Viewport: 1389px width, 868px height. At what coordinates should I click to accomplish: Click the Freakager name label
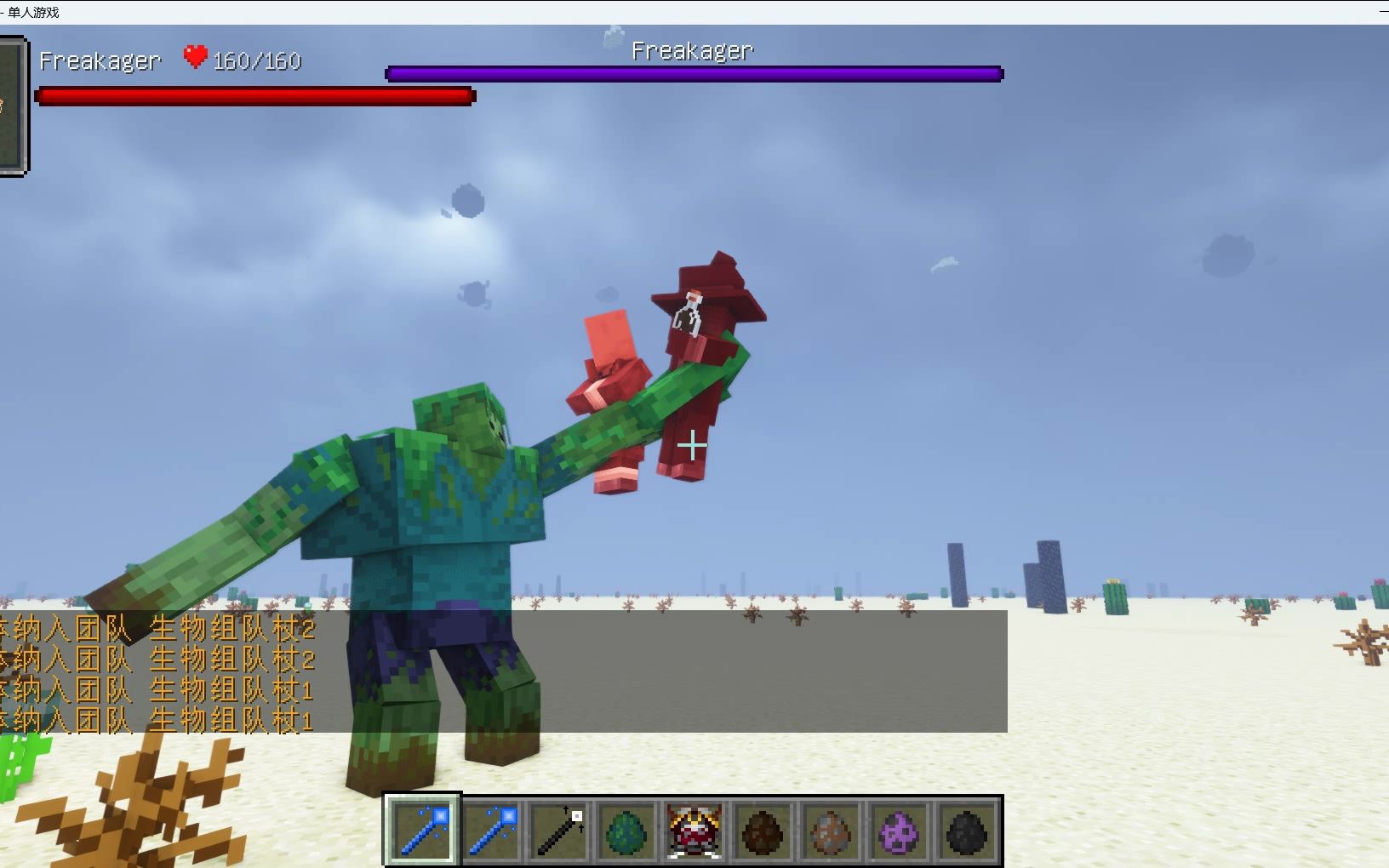point(100,60)
